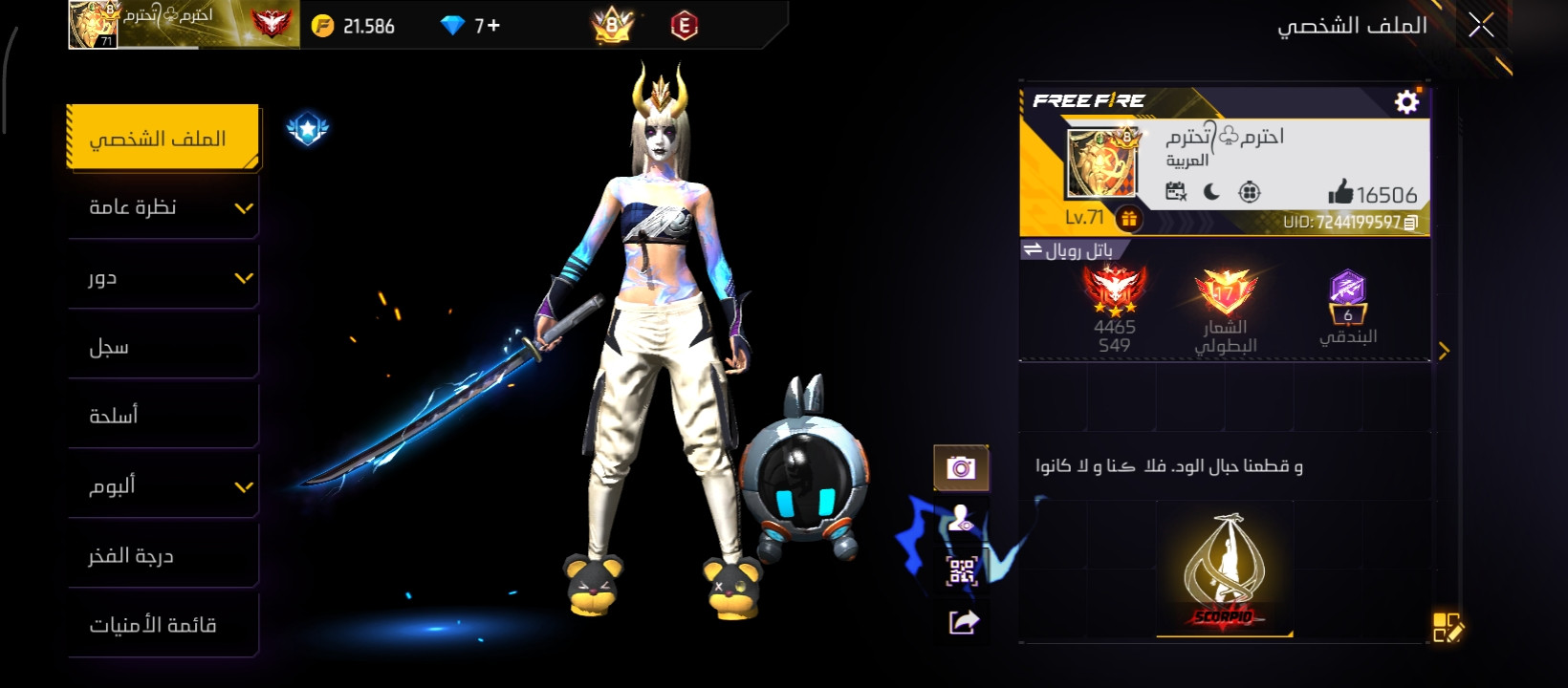Expand the ألبوم album entry
The height and width of the screenshot is (688, 1568).
point(163,485)
